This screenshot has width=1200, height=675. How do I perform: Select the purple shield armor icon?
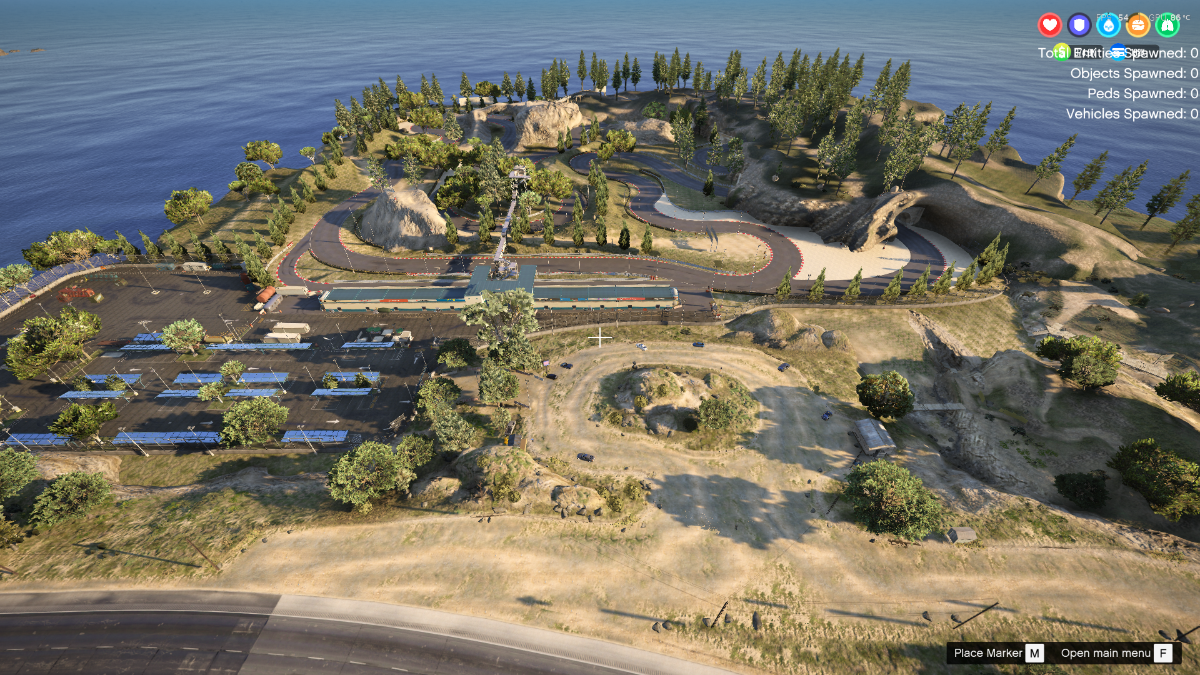1079,25
